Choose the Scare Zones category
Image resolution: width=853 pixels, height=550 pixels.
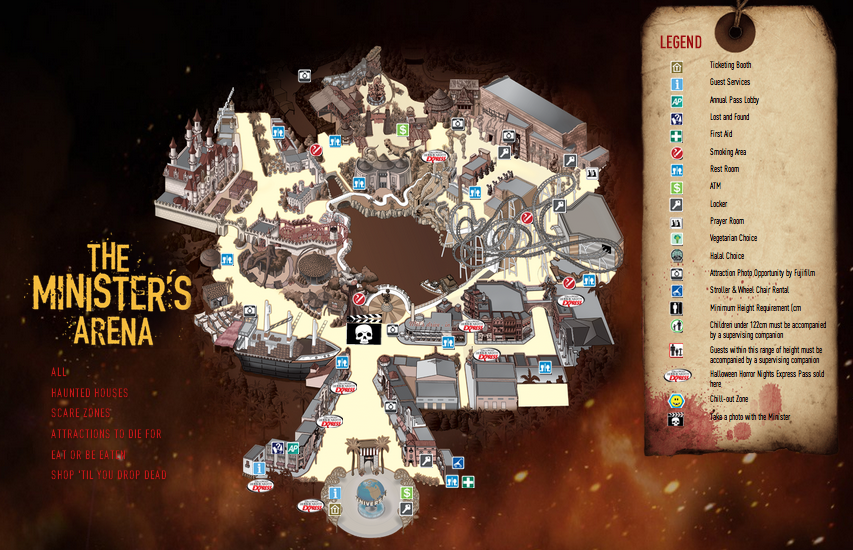pos(81,413)
